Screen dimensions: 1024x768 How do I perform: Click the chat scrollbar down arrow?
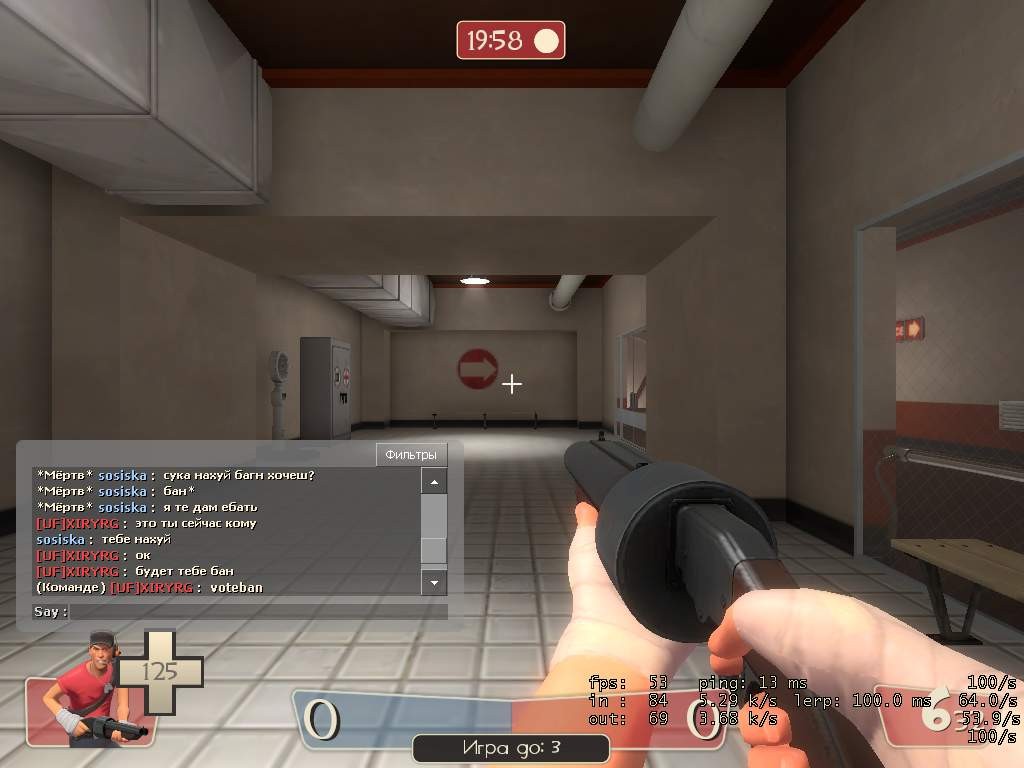[x=434, y=581]
